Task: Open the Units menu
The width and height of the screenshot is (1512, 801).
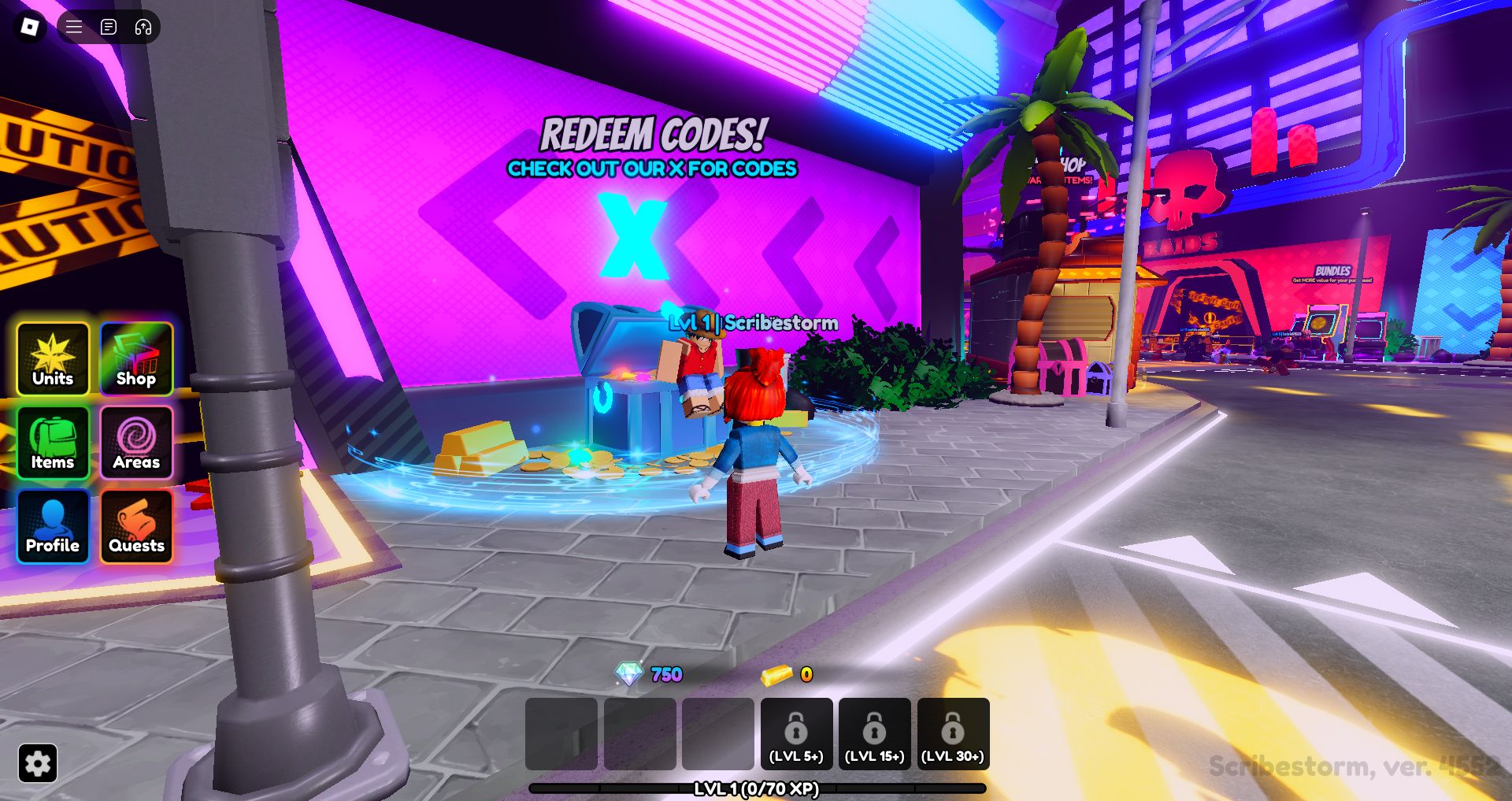Action: click(x=53, y=359)
